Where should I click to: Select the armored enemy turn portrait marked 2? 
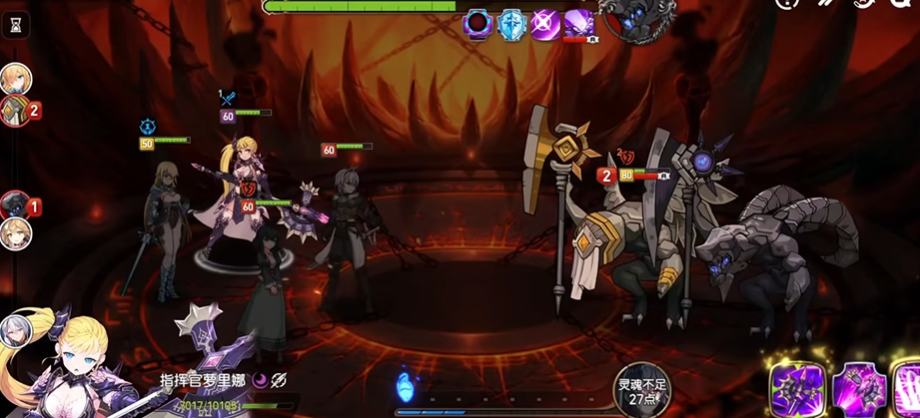[x=15, y=110]
